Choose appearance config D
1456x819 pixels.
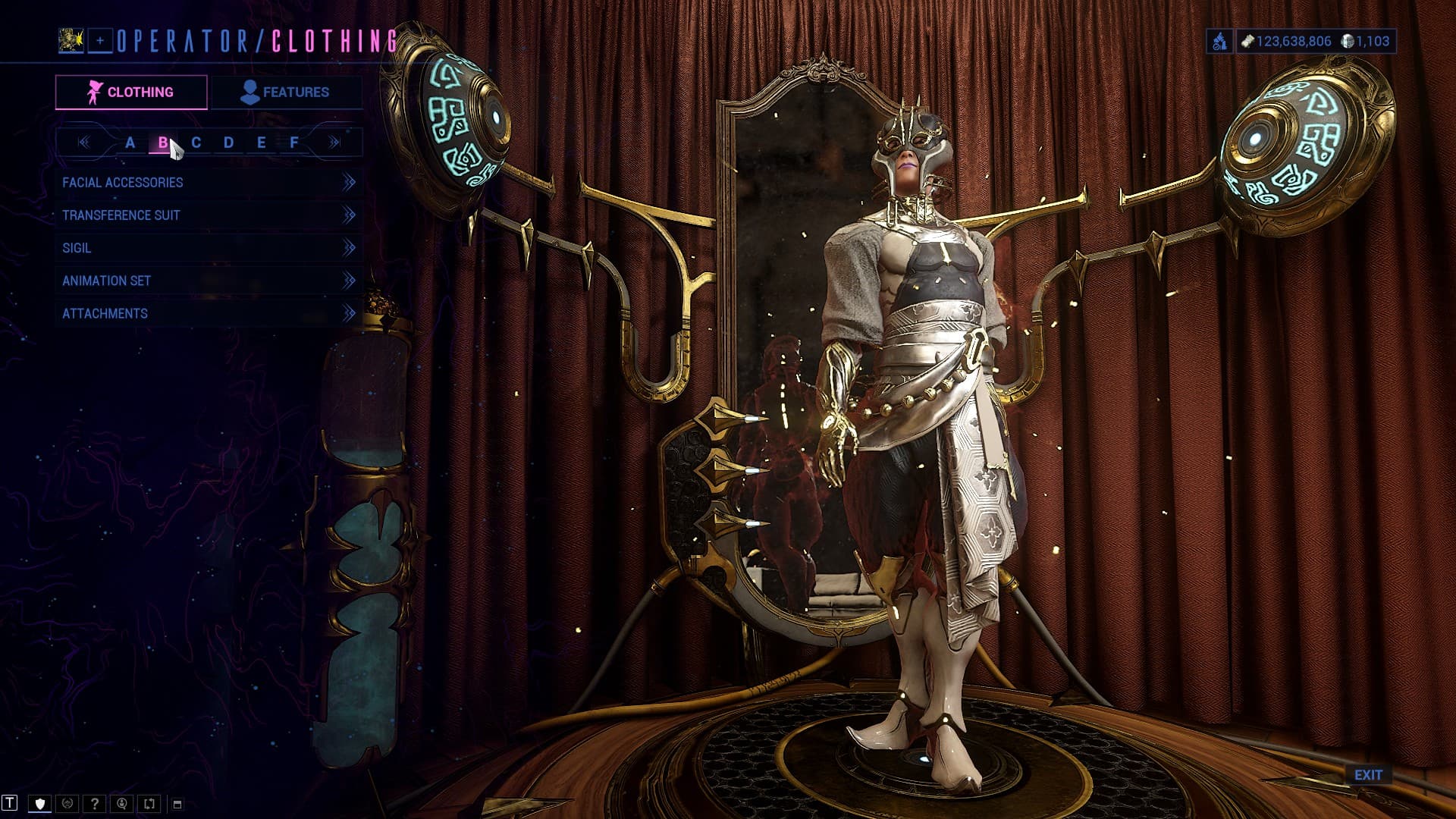tap(228, 143)
